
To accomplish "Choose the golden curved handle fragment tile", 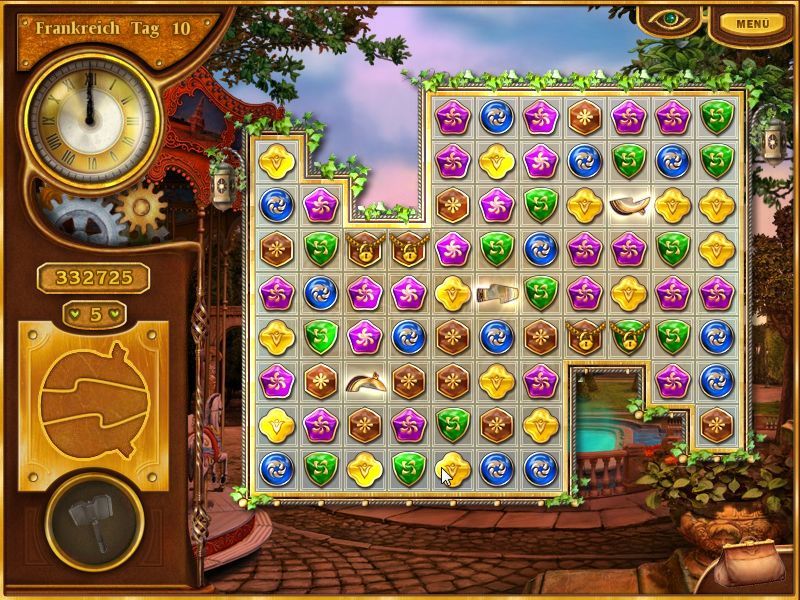I will (364, 381).
